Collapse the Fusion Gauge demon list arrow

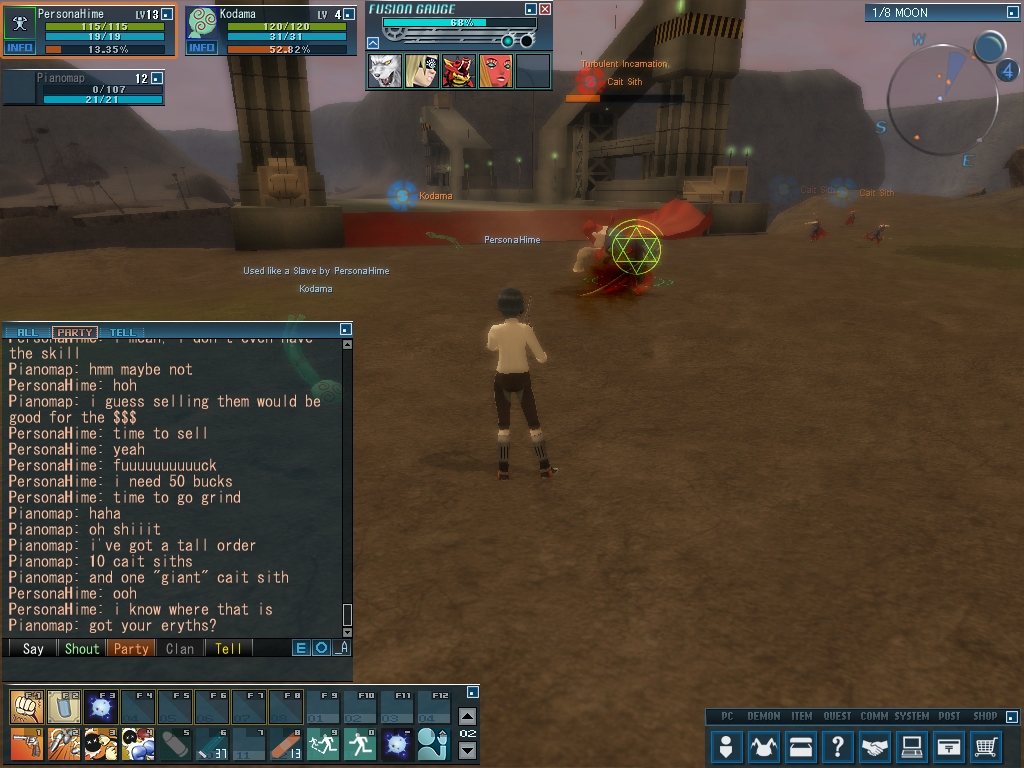pos(373,43)
